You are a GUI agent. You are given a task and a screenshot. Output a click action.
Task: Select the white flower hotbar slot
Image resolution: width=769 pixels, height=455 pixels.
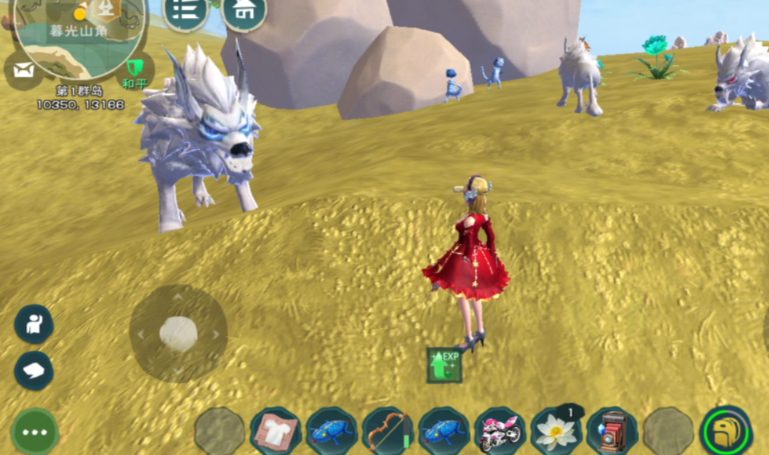(555, 432)
